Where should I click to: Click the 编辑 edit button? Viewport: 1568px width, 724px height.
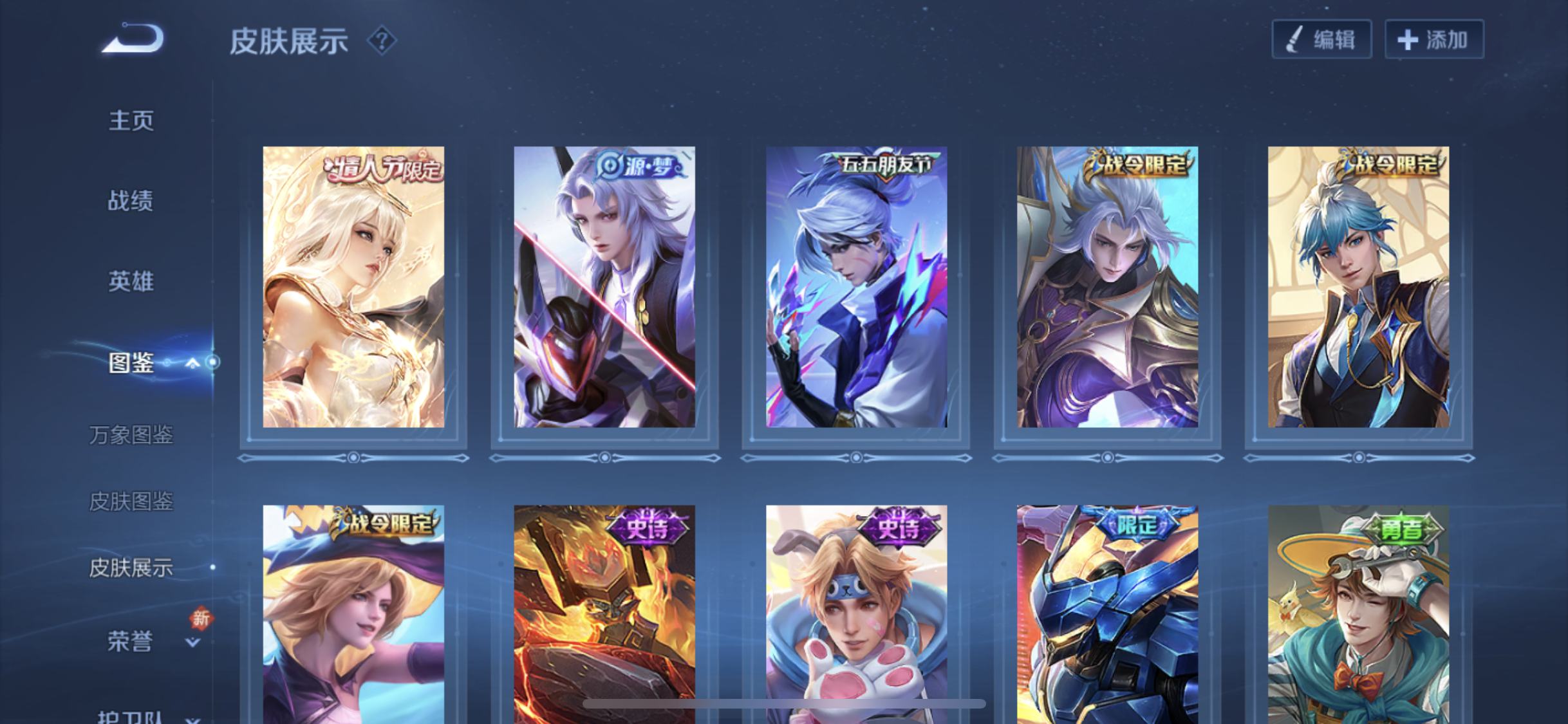[1321, 40]
